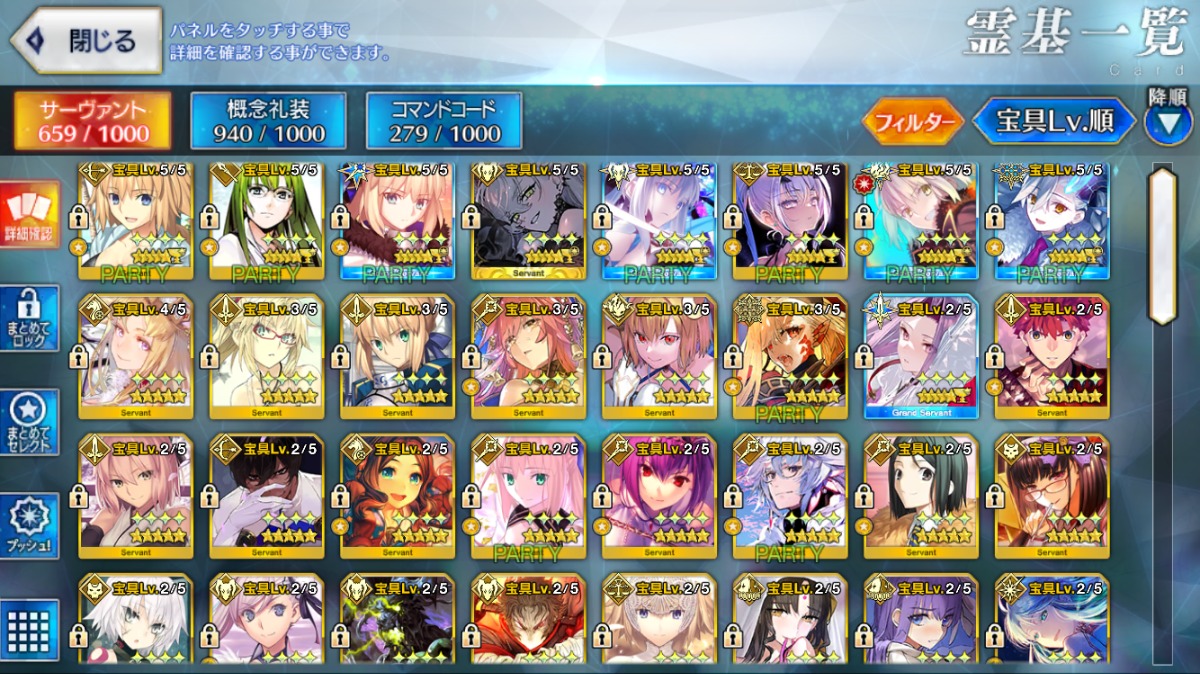Select the green-haired servant card
The image size is (1200, 674).
266,220
